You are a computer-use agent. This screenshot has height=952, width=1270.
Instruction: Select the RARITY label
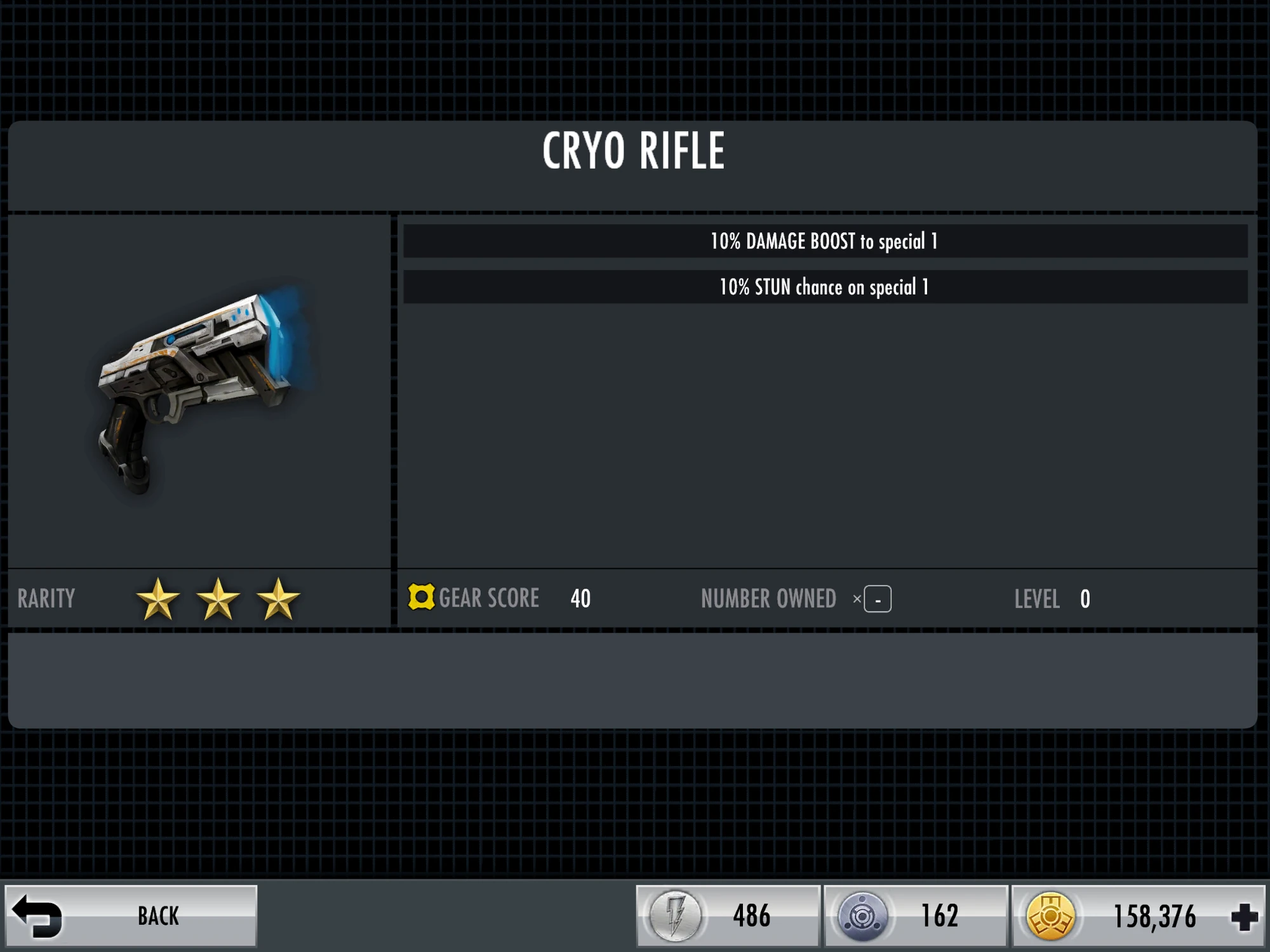(46, 598)
